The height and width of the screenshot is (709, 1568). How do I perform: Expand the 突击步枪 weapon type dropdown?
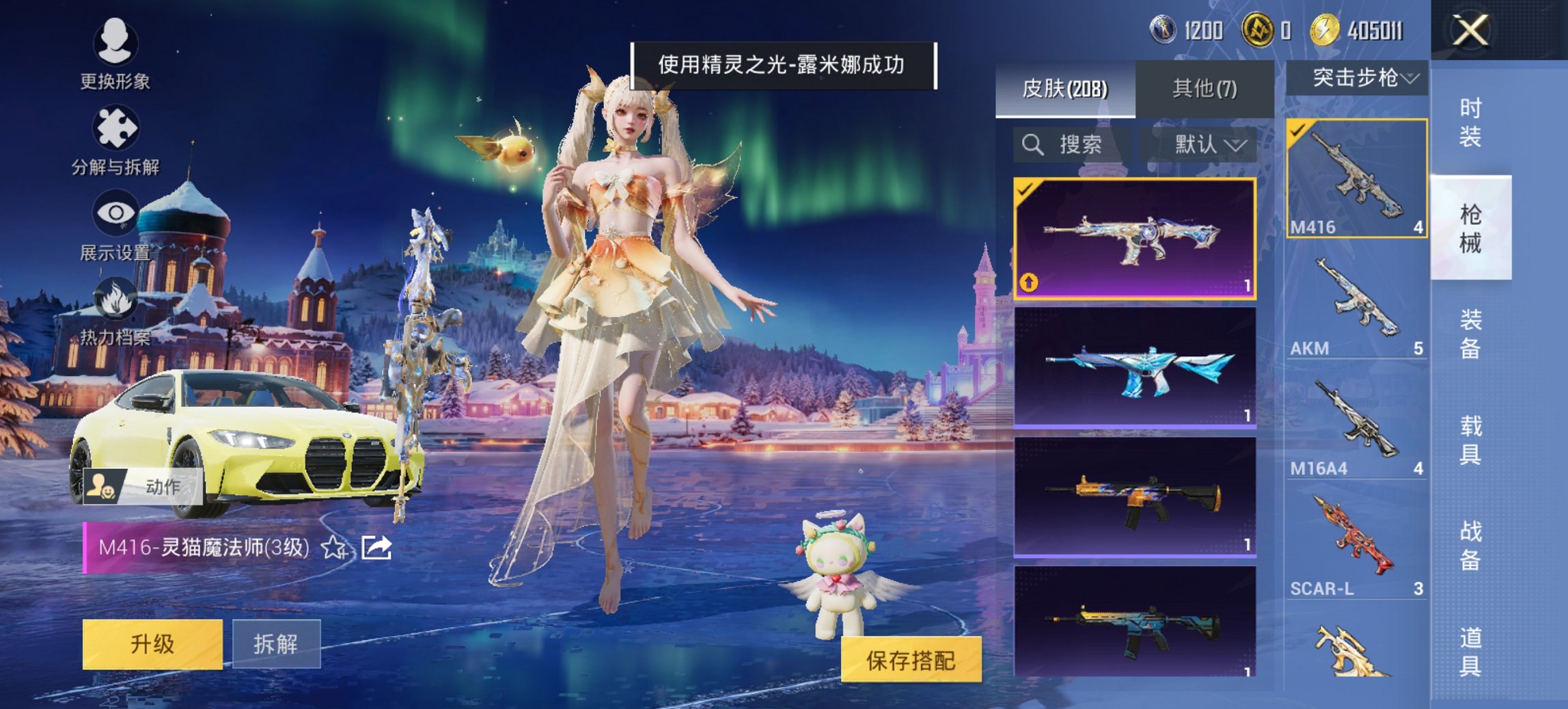pos(1363,79)
